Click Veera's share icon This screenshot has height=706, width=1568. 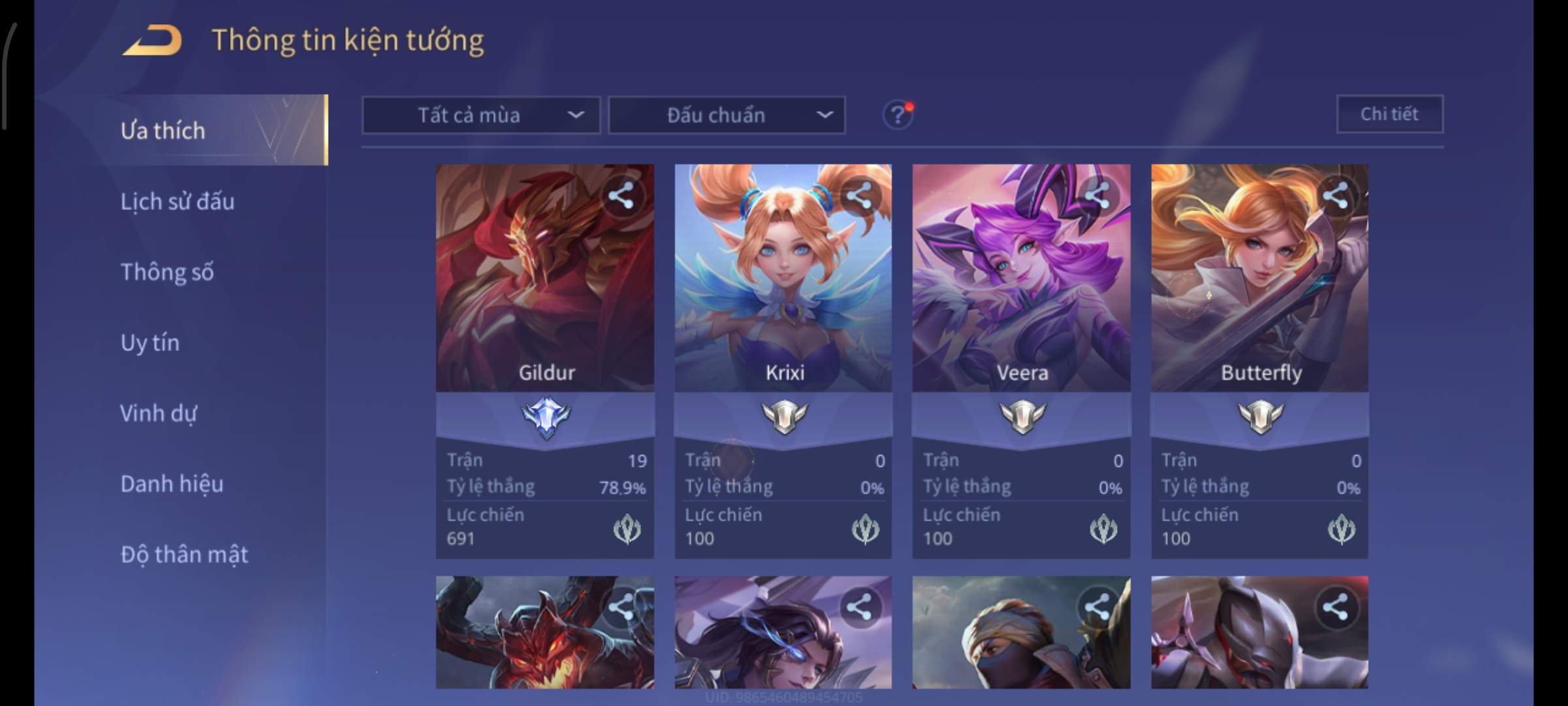(x=1097, y=195)
